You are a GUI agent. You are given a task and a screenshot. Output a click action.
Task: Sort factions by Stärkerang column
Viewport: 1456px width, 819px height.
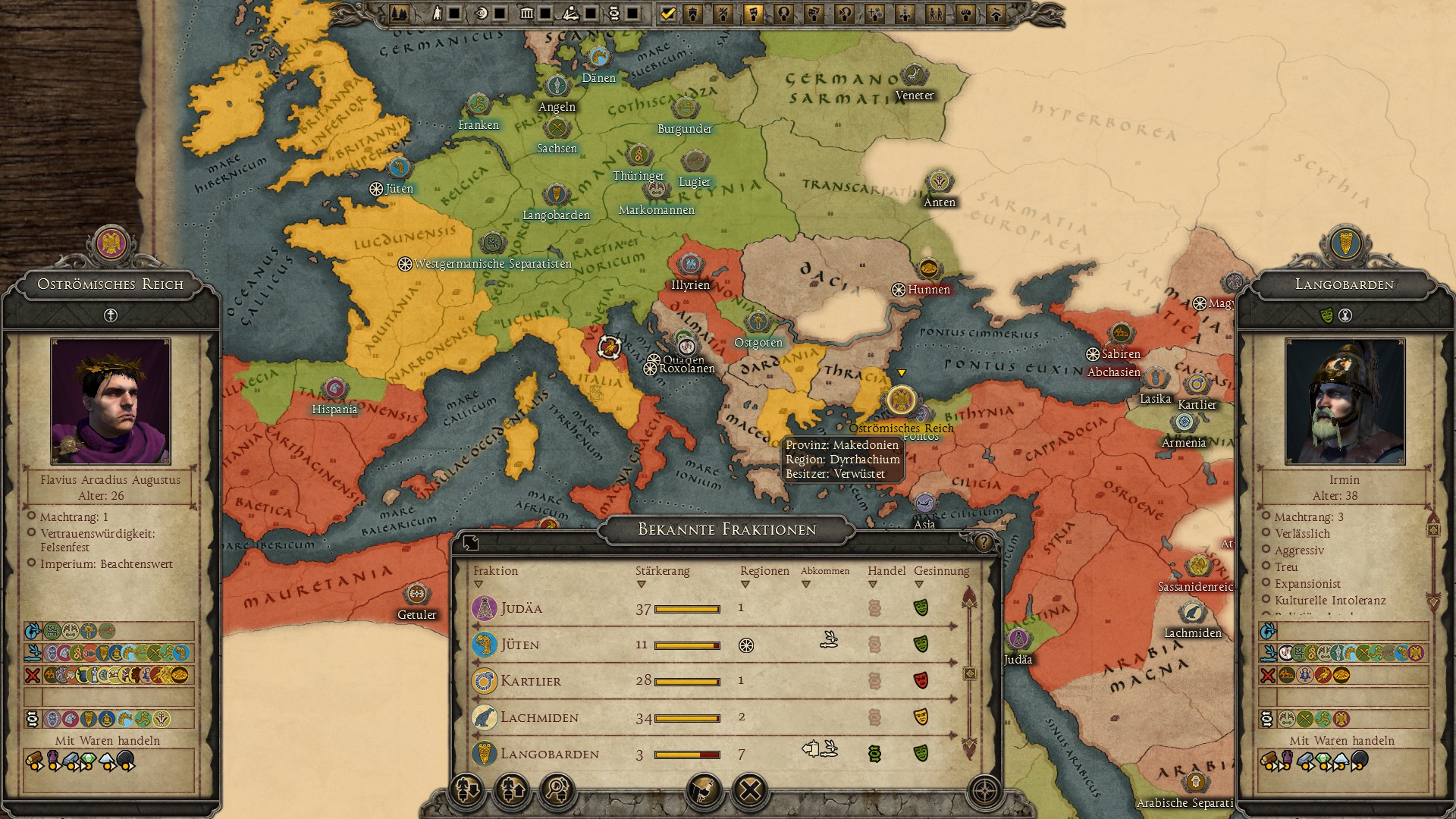662,571
